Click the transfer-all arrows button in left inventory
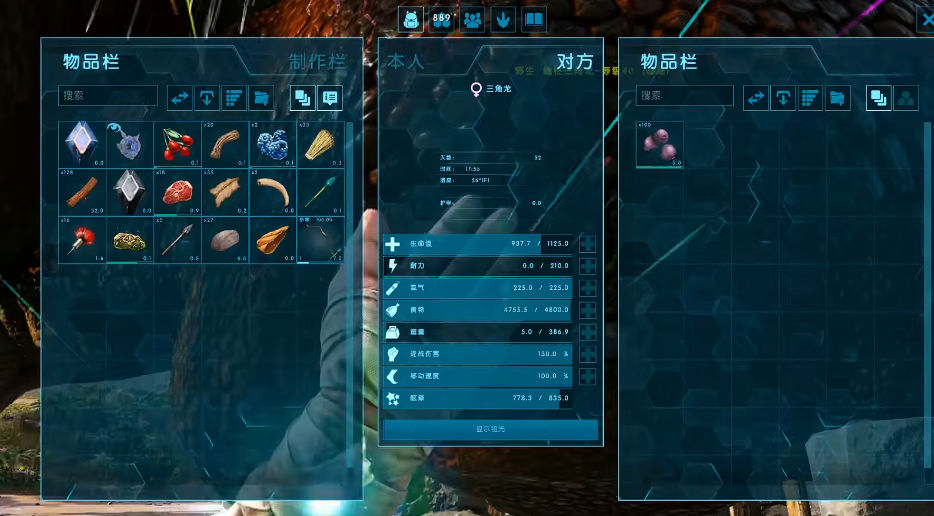Image resolution: width=934 pixels, height=516 pixels. (x=180, y=98)
